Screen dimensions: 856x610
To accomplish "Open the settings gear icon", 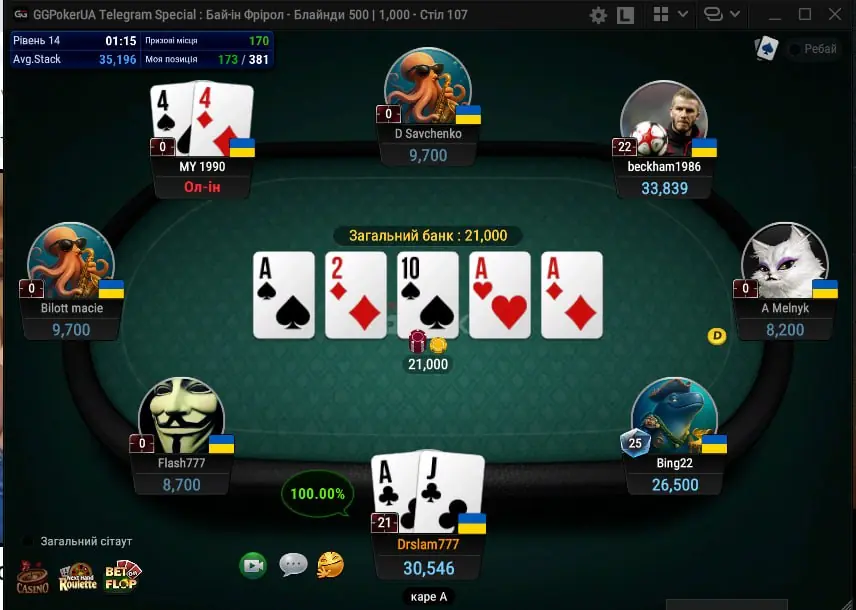I will point(599,15).
